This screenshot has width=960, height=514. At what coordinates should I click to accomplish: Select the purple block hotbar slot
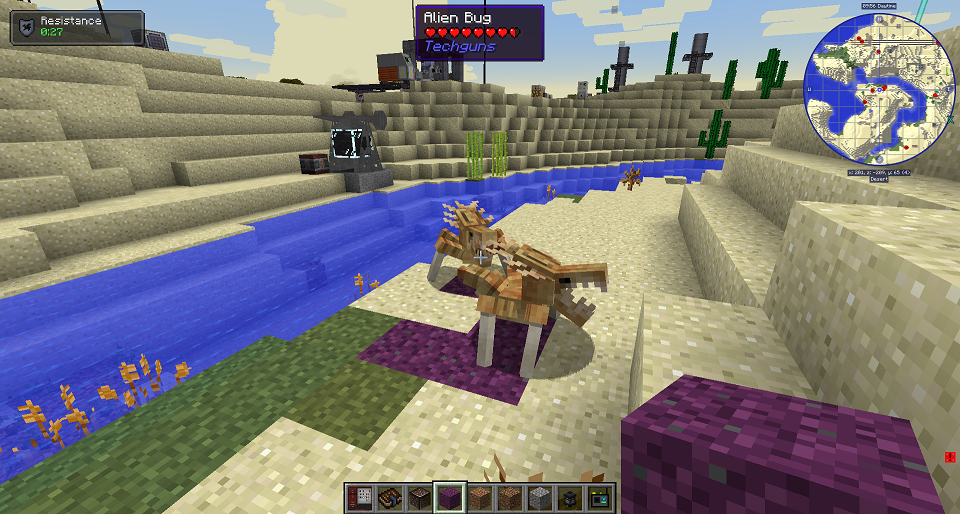(x=451, y=497)
